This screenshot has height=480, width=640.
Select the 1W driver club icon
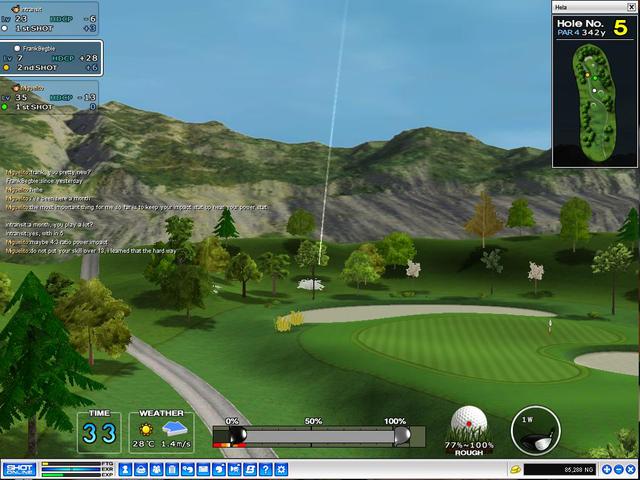(x=536, y=429)
